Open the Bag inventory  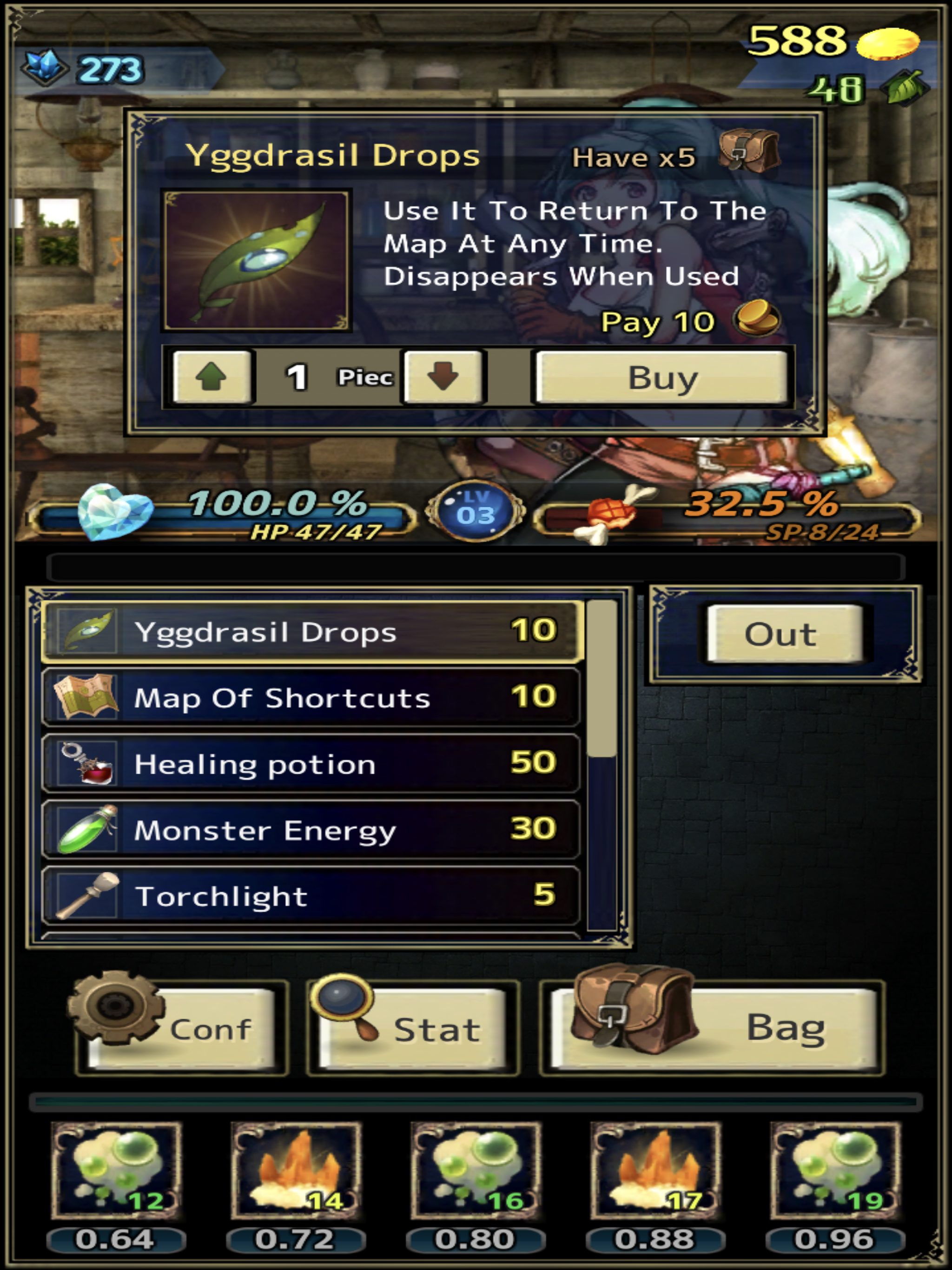(713, 1028)
